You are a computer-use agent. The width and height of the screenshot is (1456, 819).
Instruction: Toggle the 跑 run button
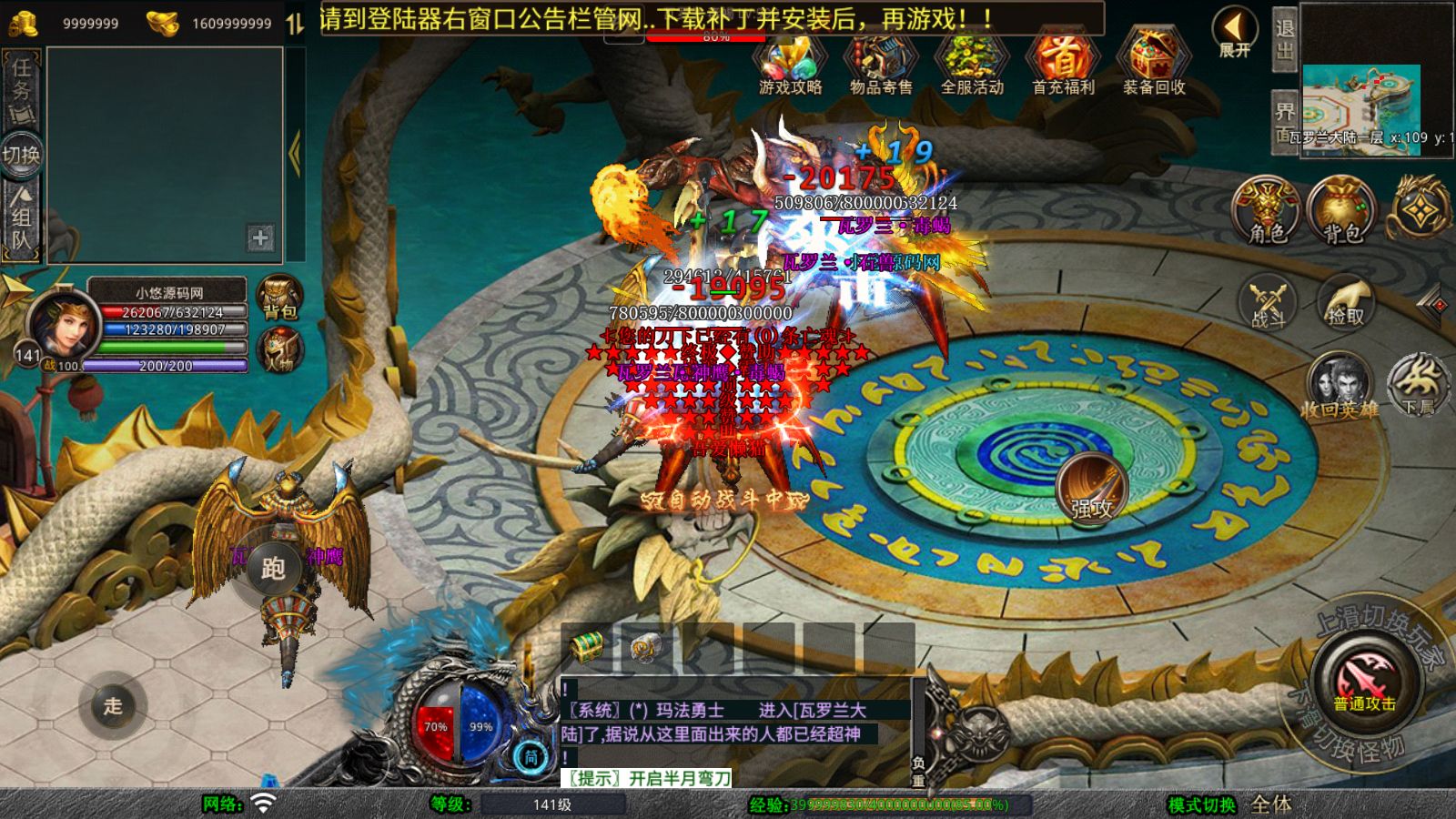pos(273,569)
